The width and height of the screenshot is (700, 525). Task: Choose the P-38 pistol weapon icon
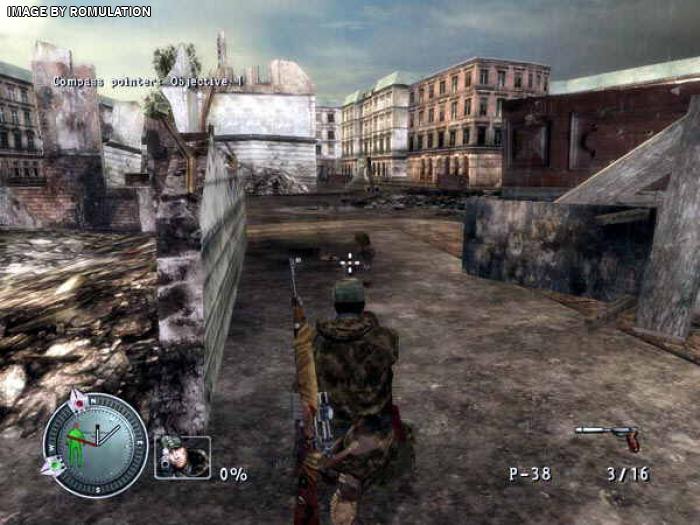608,436
